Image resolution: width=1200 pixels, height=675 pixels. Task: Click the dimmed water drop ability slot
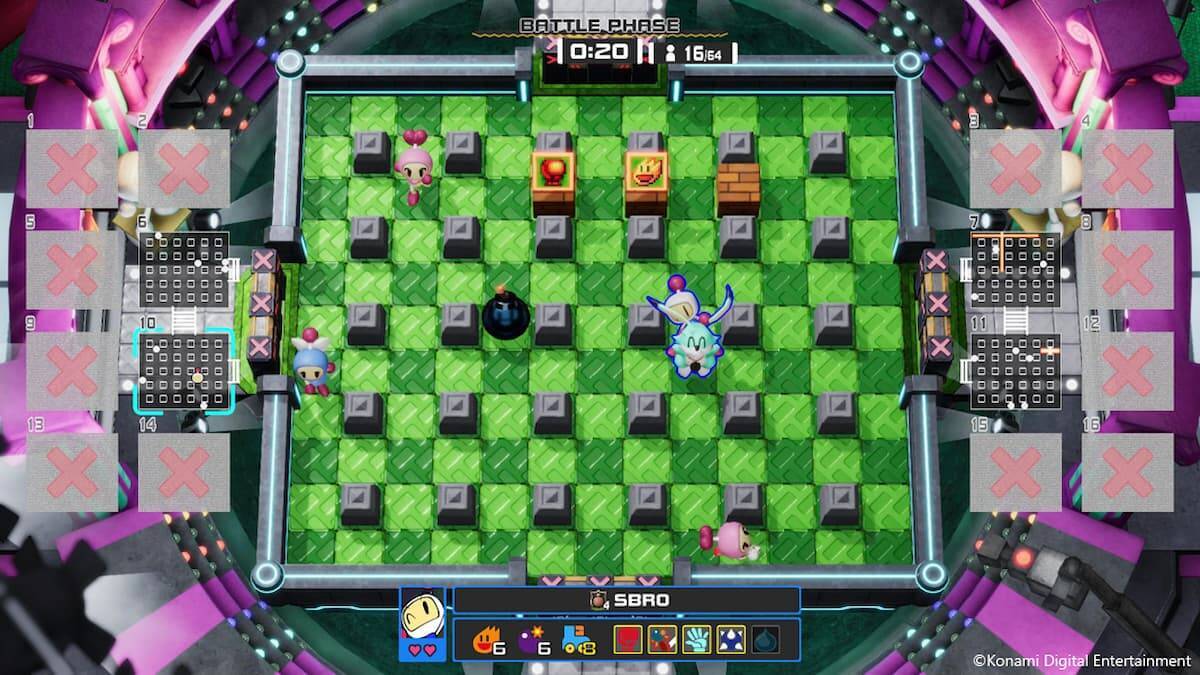point(764,640)
